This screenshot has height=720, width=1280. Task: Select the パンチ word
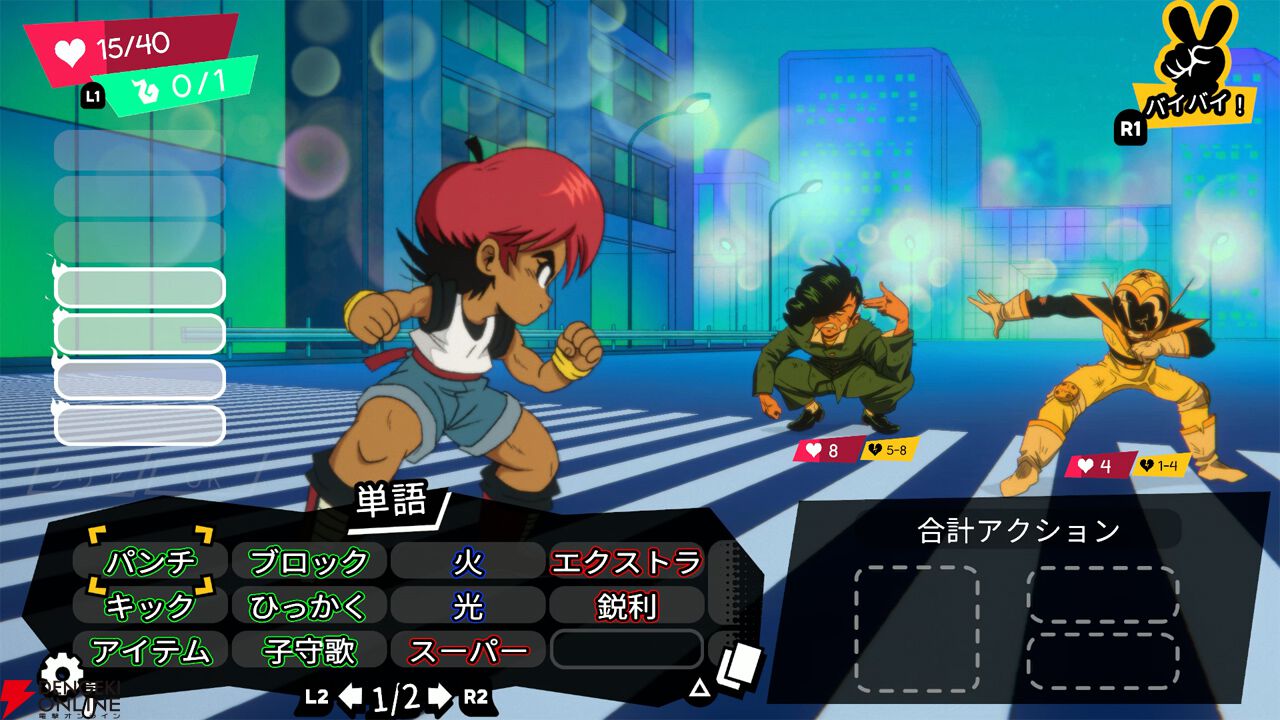[151, 561]
